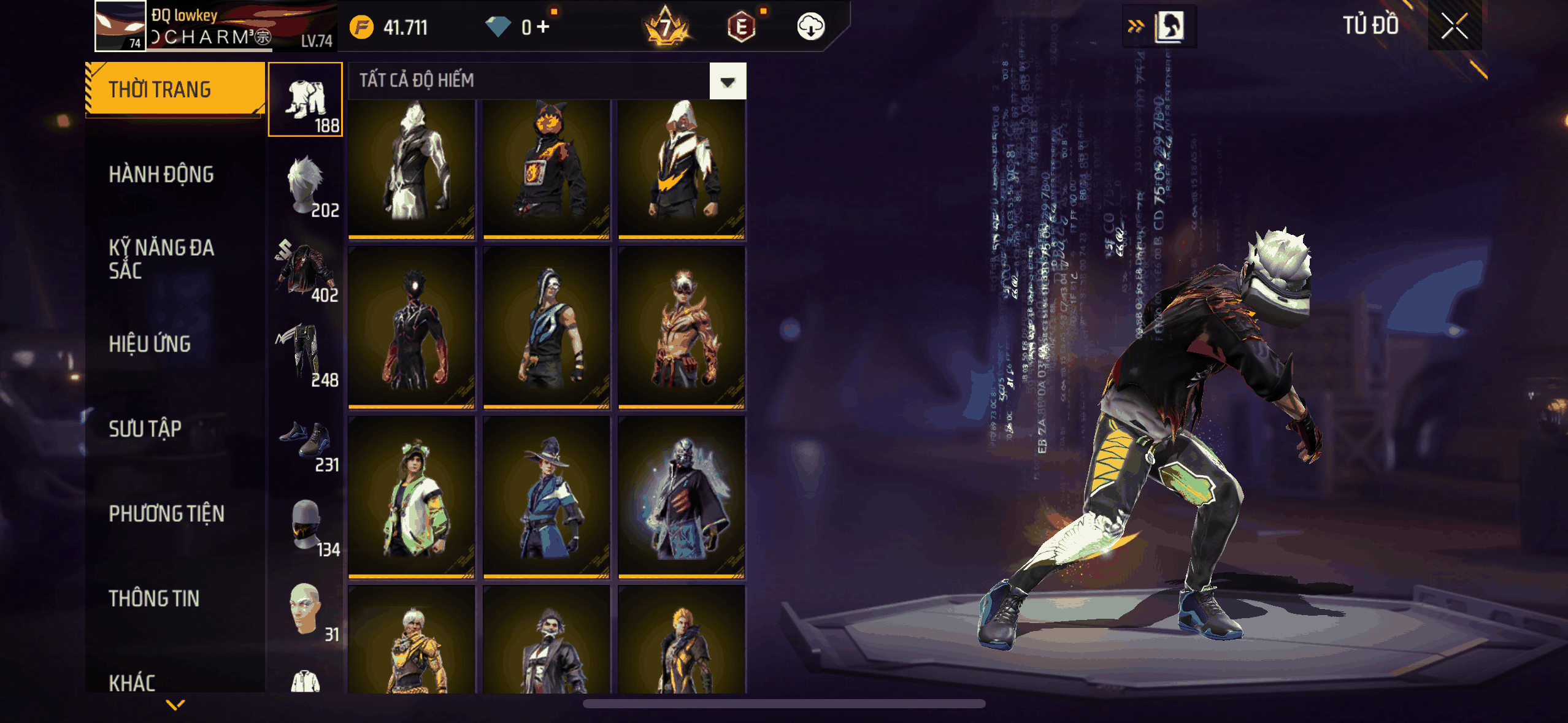The image size is (1568, 723).
Task: Show the hair and headwear subcategory
Action: [306, 184]
